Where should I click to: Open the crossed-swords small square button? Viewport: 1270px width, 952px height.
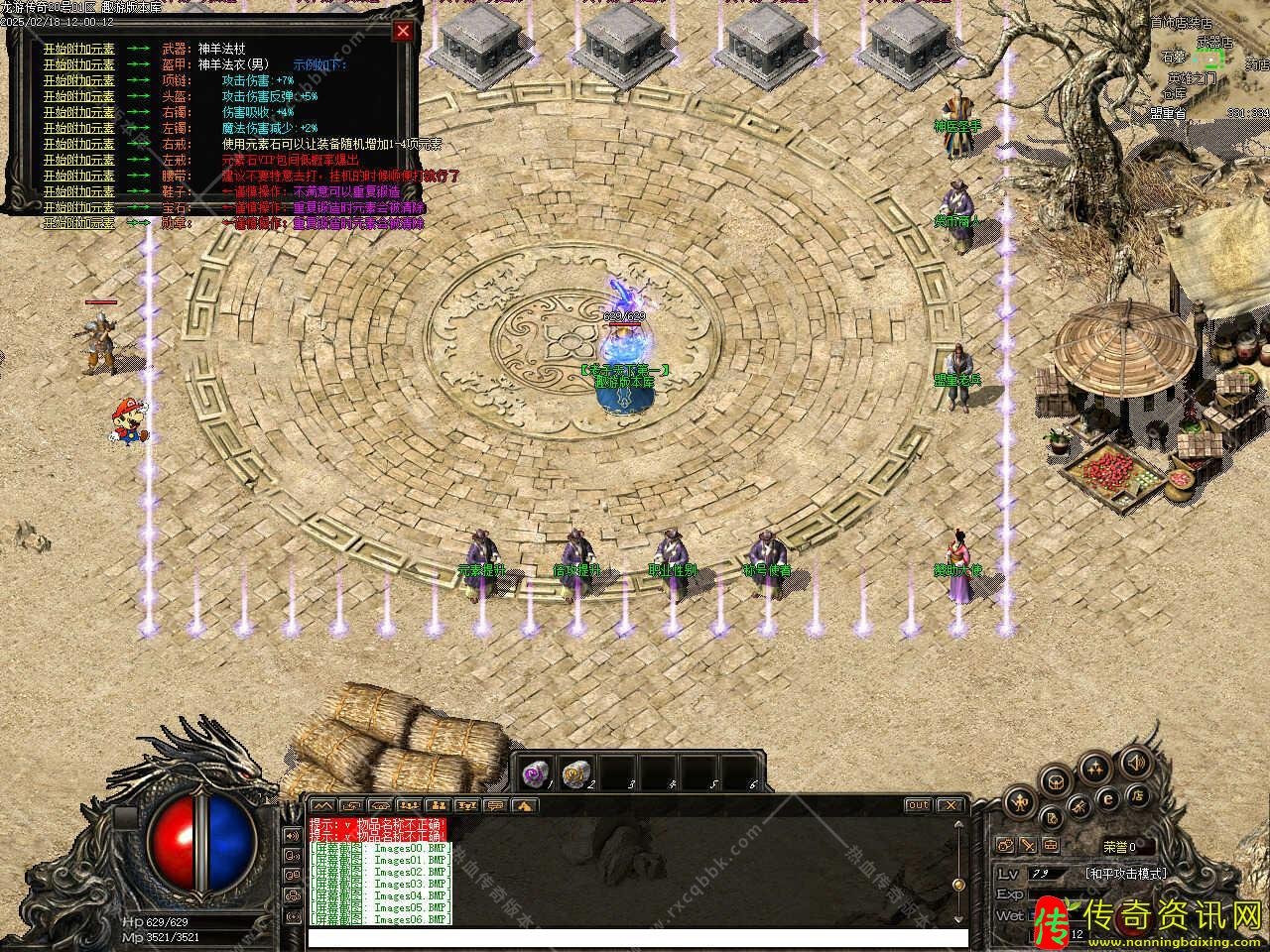tap(1028, 846)
